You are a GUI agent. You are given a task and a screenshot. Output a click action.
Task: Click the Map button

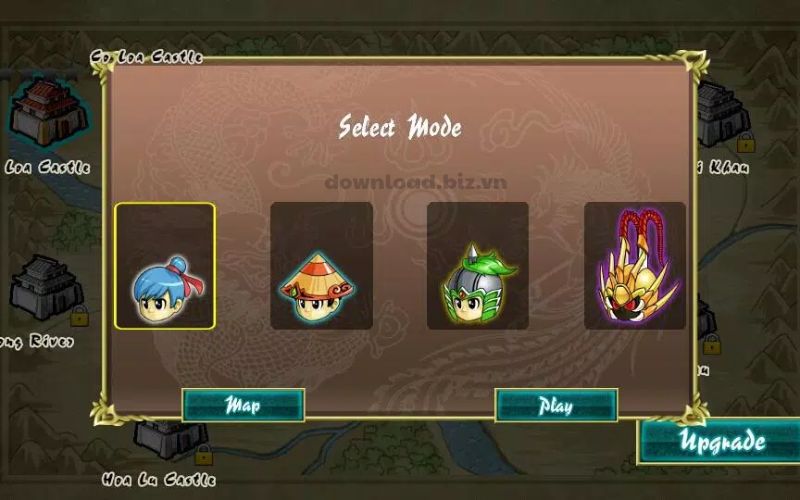pos(243,405)
